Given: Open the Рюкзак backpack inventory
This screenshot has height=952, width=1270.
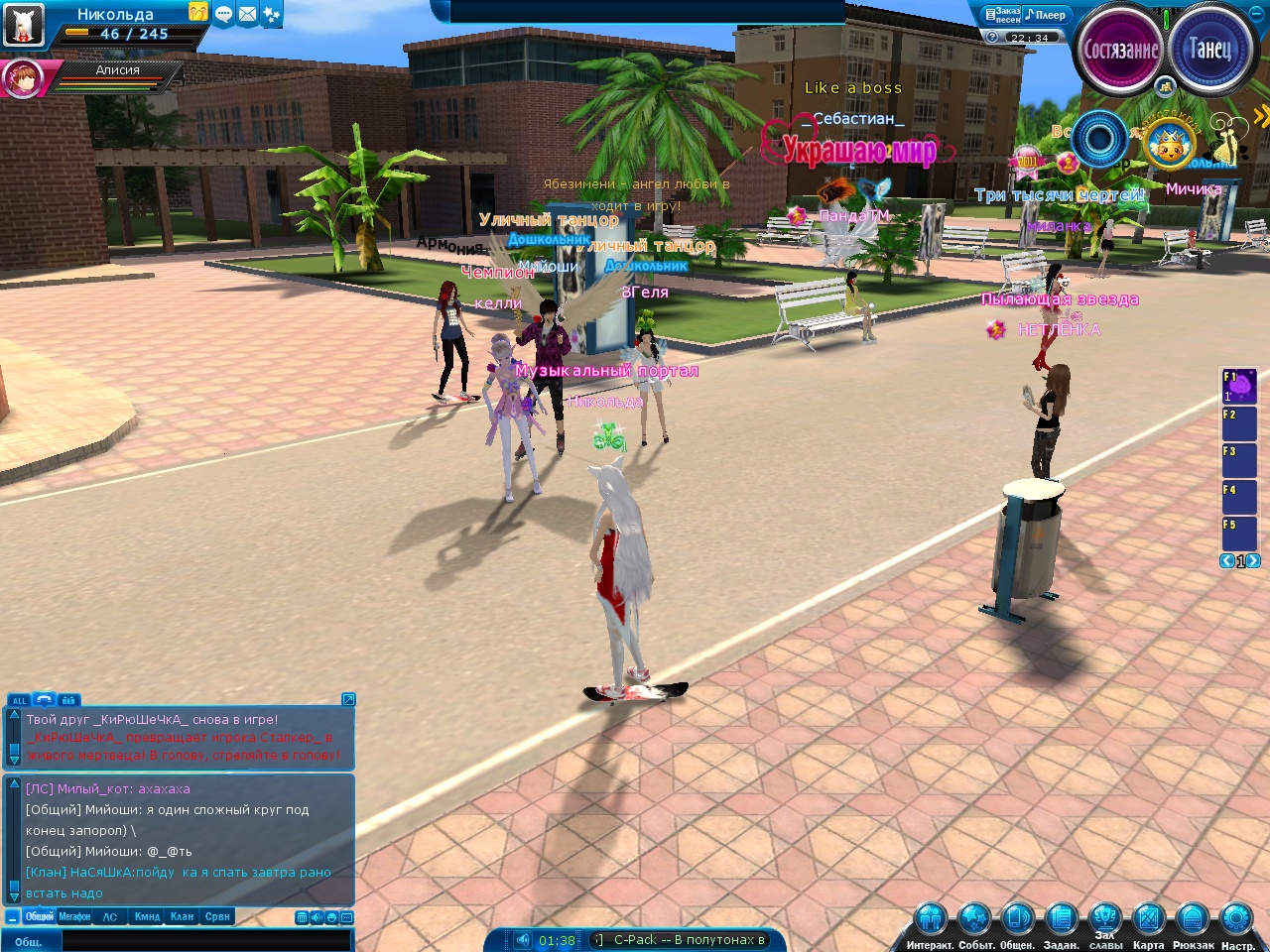Looking at the screenshot, I should 1192,920.
